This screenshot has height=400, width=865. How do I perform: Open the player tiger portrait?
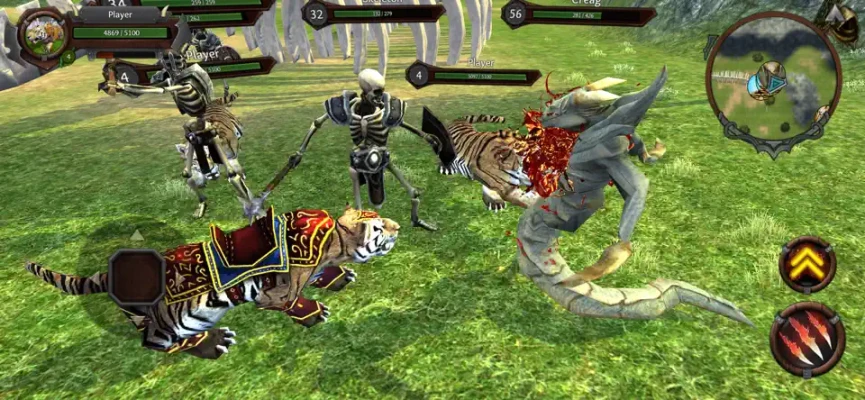pos(43,35)
